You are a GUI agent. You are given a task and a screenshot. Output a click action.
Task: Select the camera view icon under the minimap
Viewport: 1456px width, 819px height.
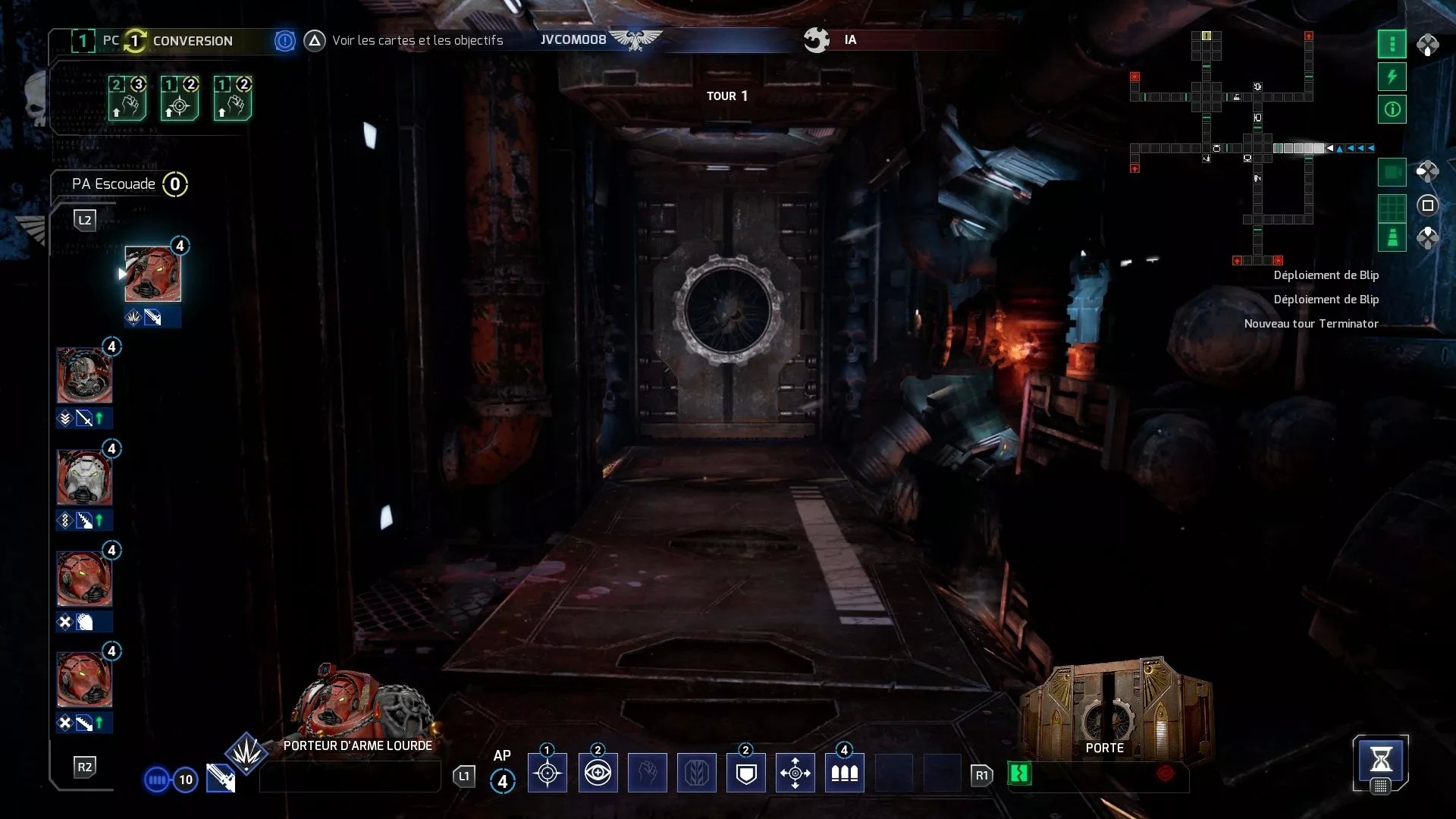(1392, 172)
